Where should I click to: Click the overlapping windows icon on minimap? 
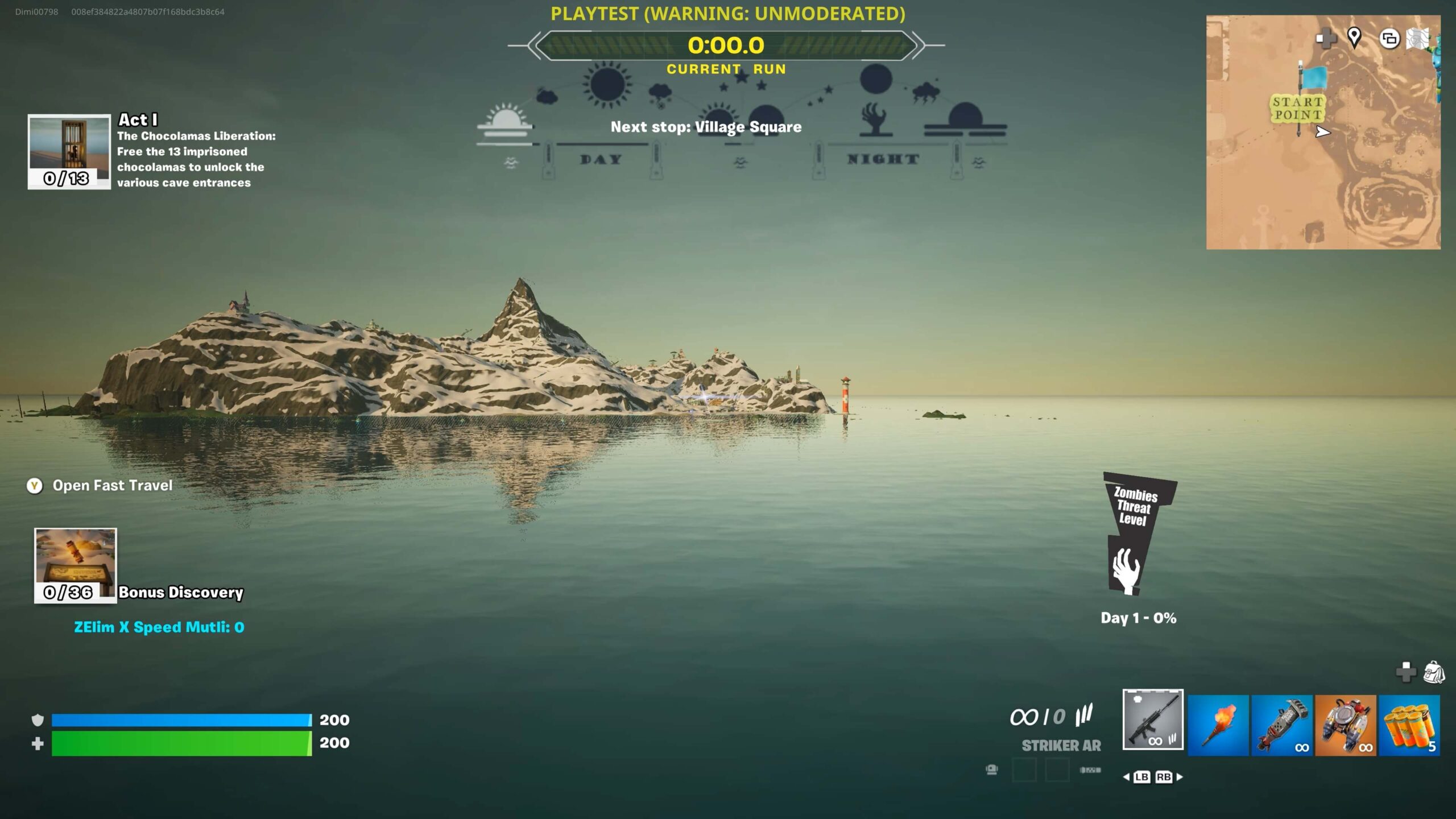(x=1389, y=39)
